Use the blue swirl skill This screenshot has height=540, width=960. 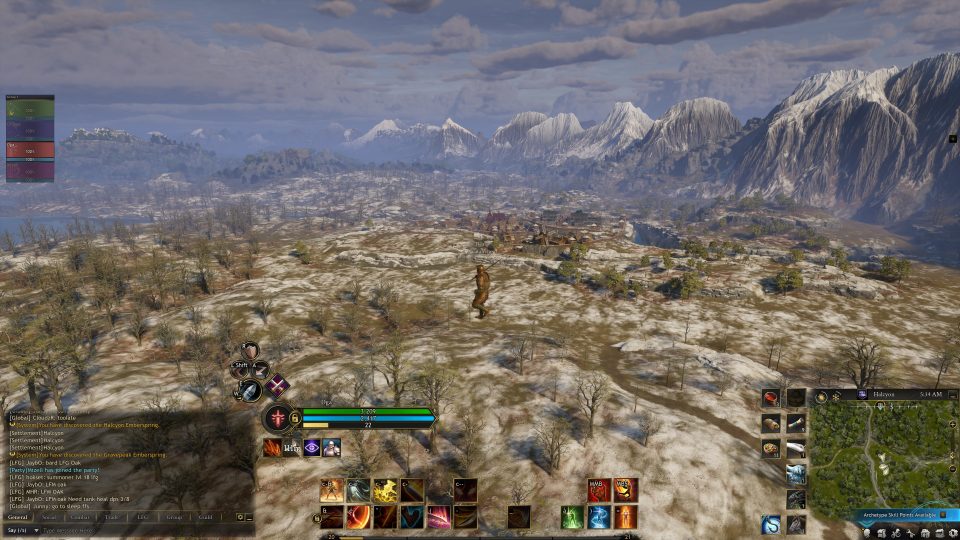pyautogui.click(x=598, y=517)
